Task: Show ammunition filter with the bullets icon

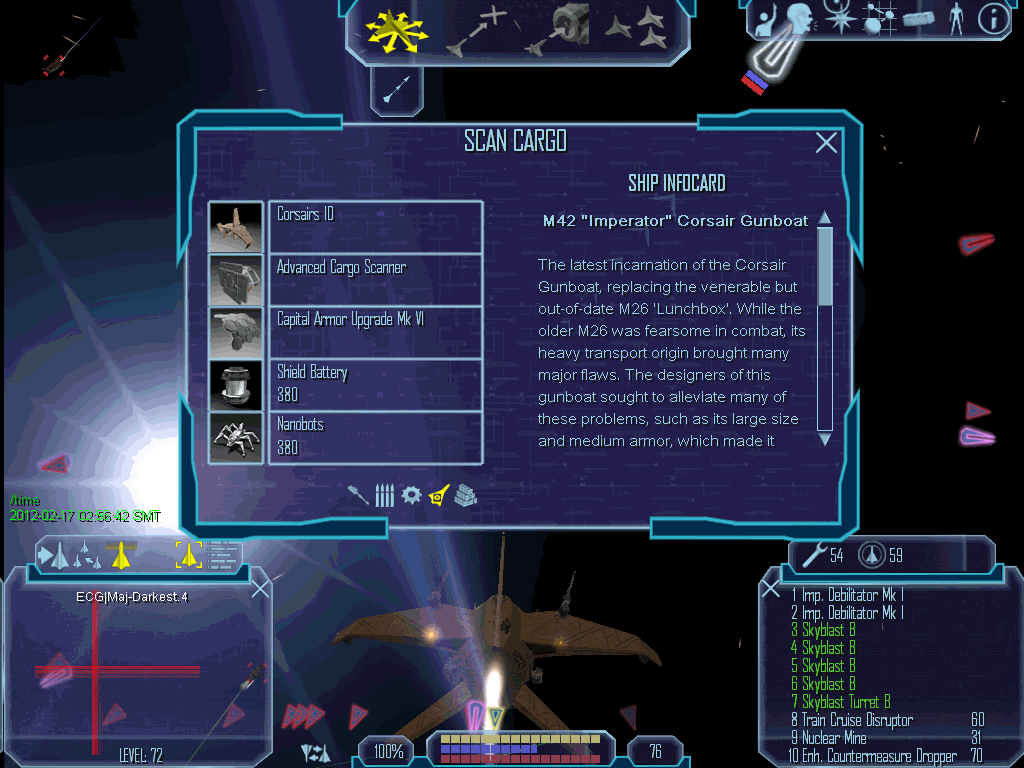Action: [385, 494]
